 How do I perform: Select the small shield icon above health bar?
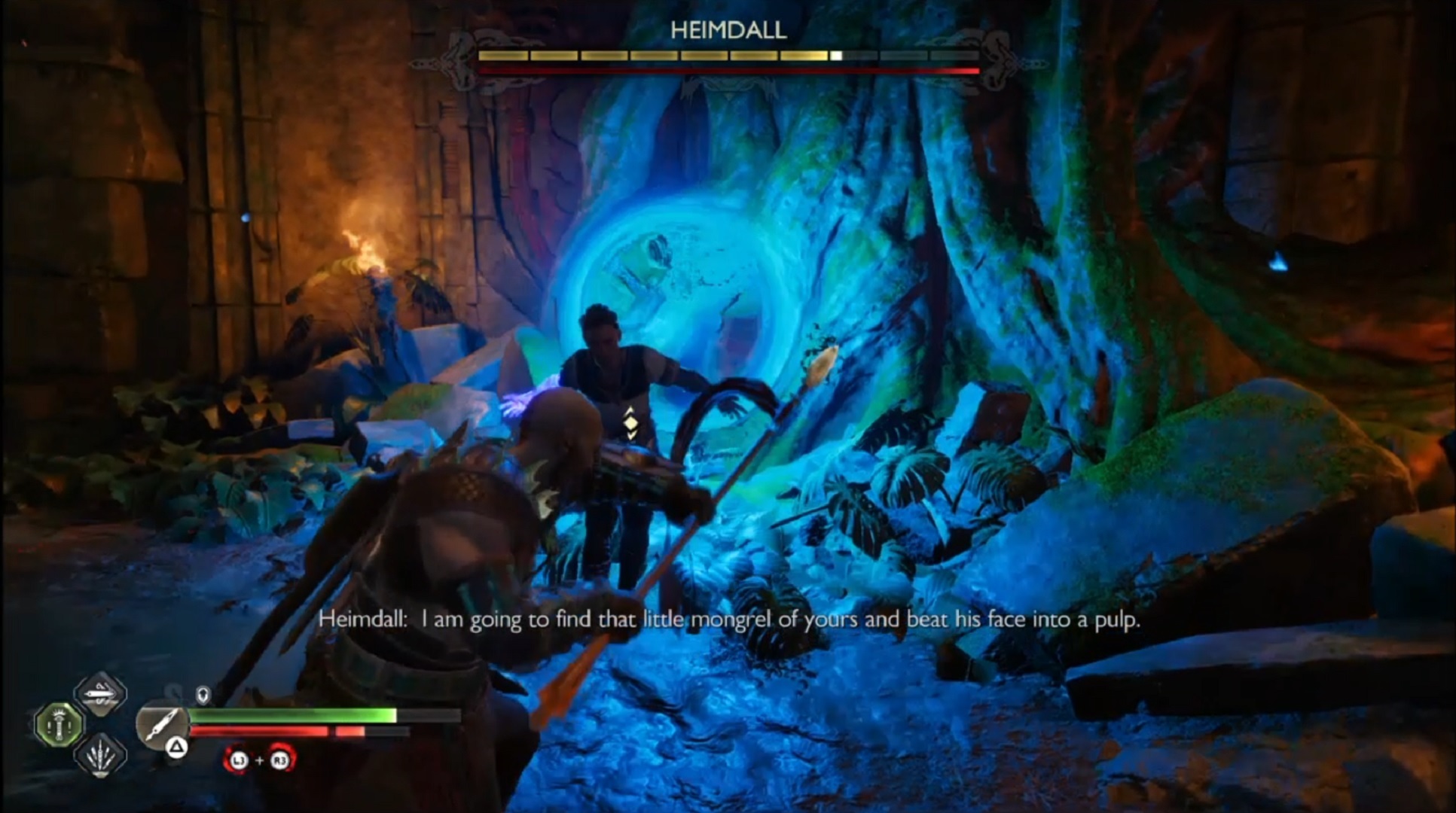tap(203, 694)
